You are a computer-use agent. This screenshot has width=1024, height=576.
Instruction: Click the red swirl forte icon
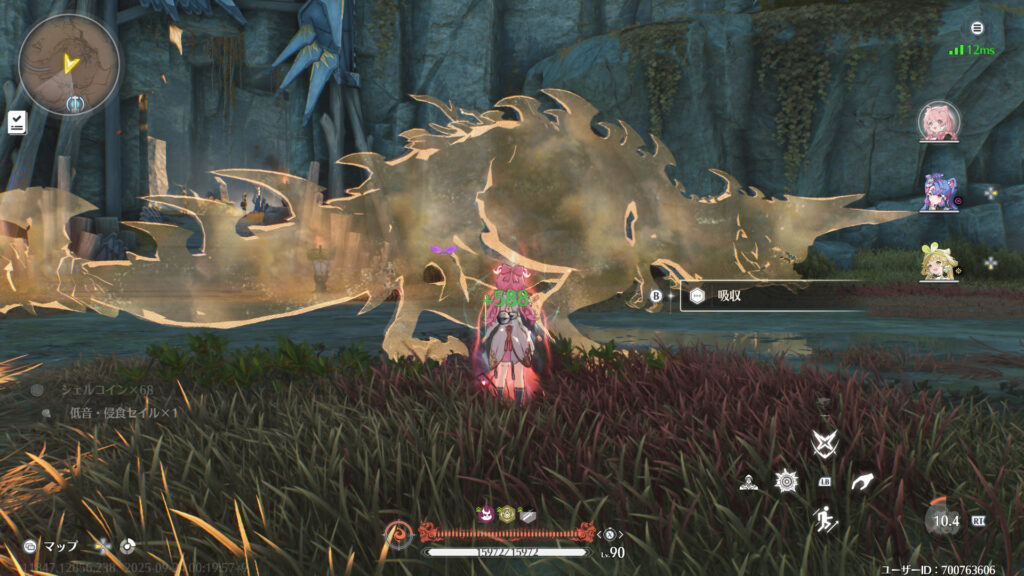coord(397,535)
